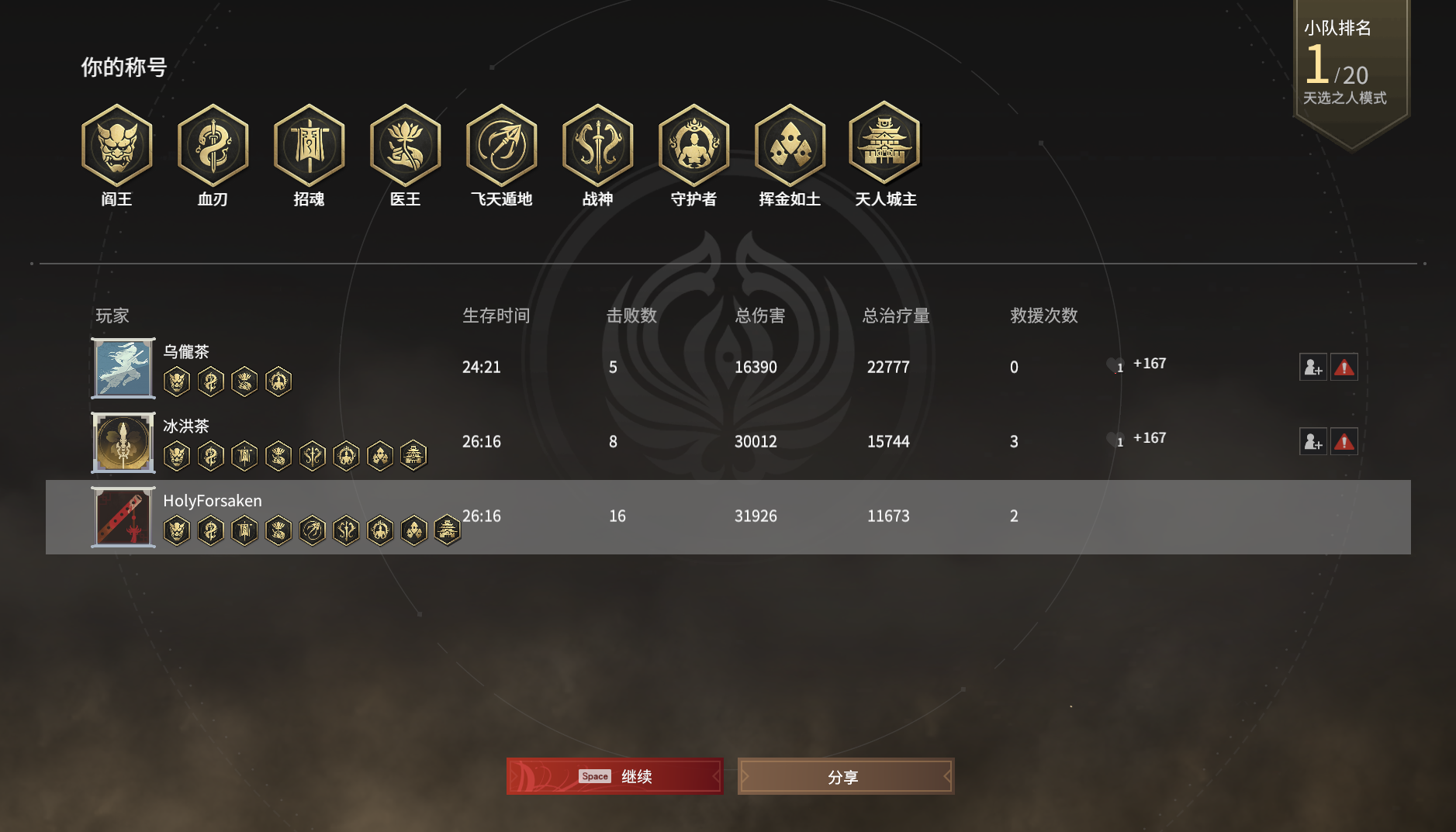
Task: Click the red 继续 continue button
Action: click(614, 776)
